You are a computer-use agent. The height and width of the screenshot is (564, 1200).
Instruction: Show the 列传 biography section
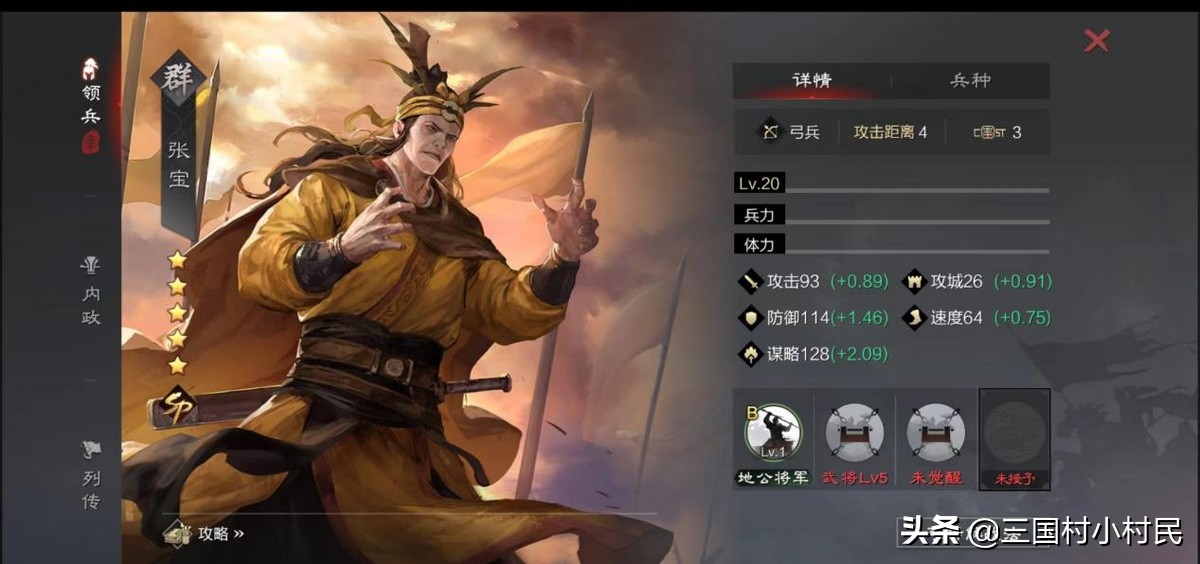click(91, 476)
